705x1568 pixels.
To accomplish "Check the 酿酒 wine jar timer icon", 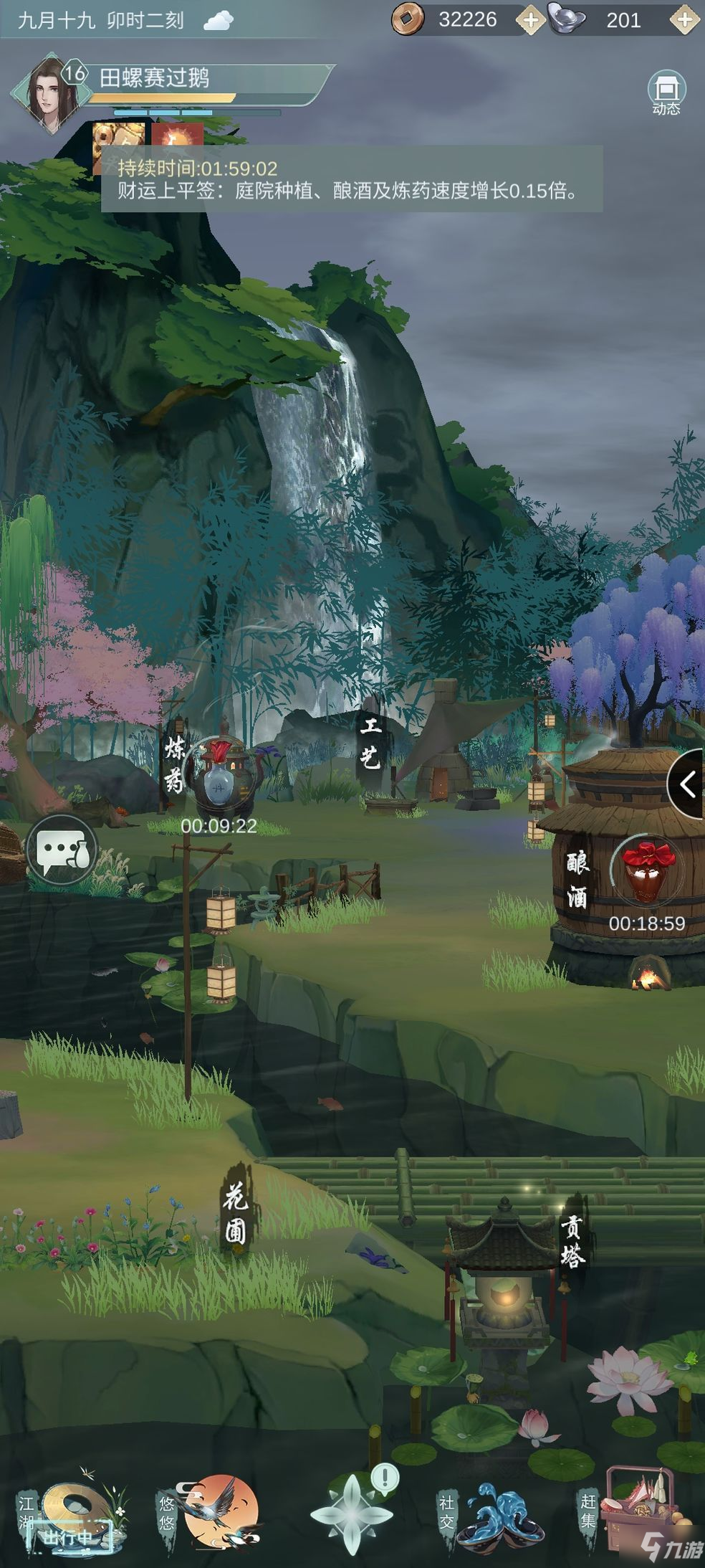I will (647, 873).
